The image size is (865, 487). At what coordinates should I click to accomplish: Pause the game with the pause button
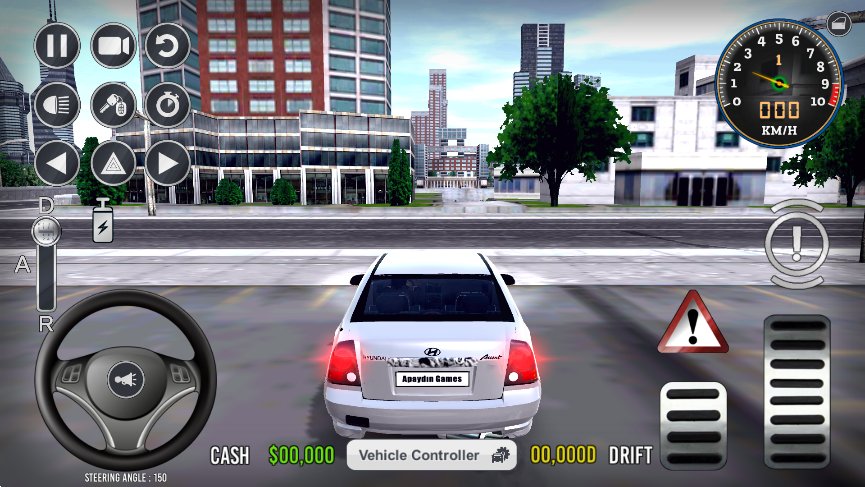point(58,45)
